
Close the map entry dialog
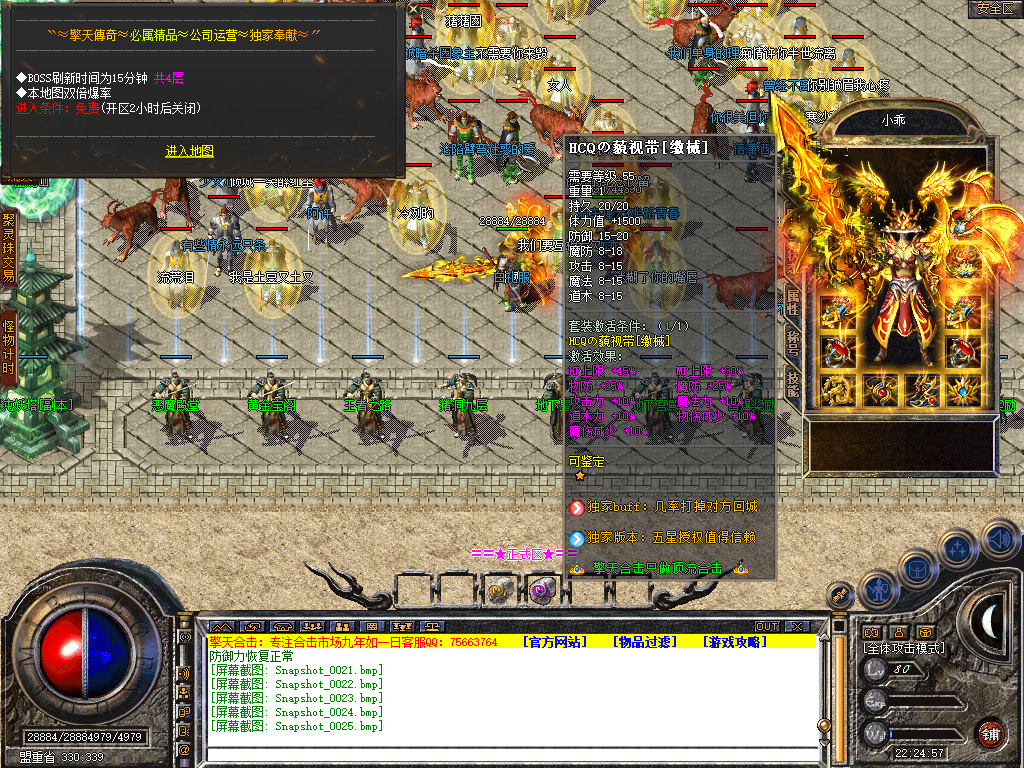[414, 9]
